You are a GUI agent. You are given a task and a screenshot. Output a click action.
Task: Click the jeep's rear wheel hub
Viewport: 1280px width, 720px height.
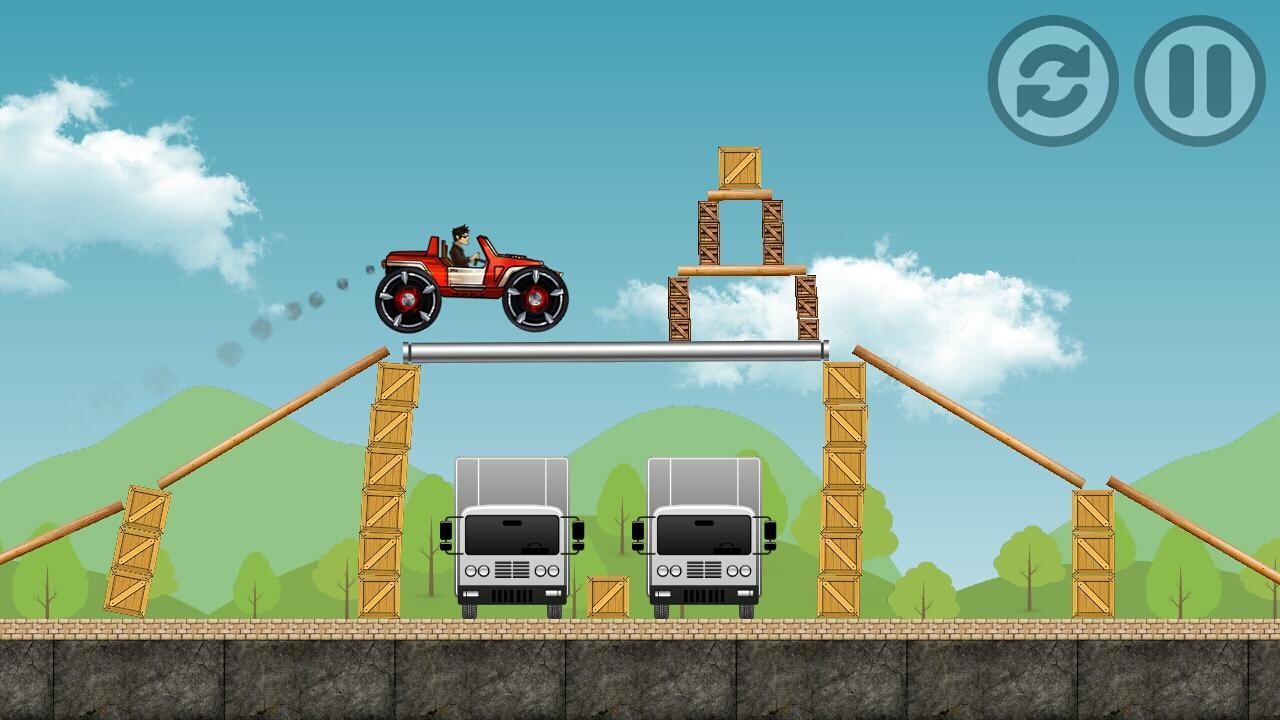tap(410, 300)
